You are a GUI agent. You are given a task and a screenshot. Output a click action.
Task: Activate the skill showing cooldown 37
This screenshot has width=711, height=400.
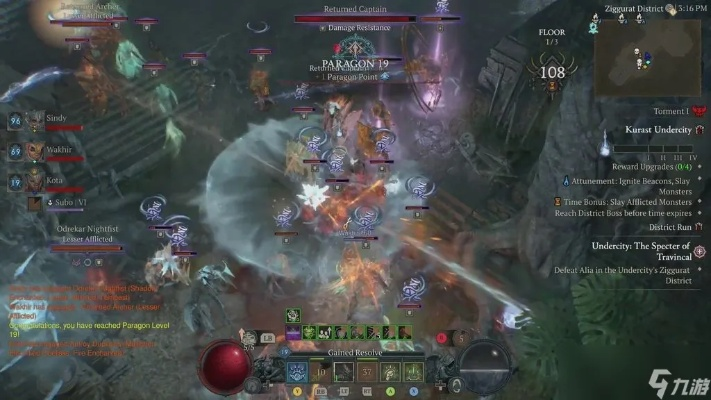[x=366, y=373]
